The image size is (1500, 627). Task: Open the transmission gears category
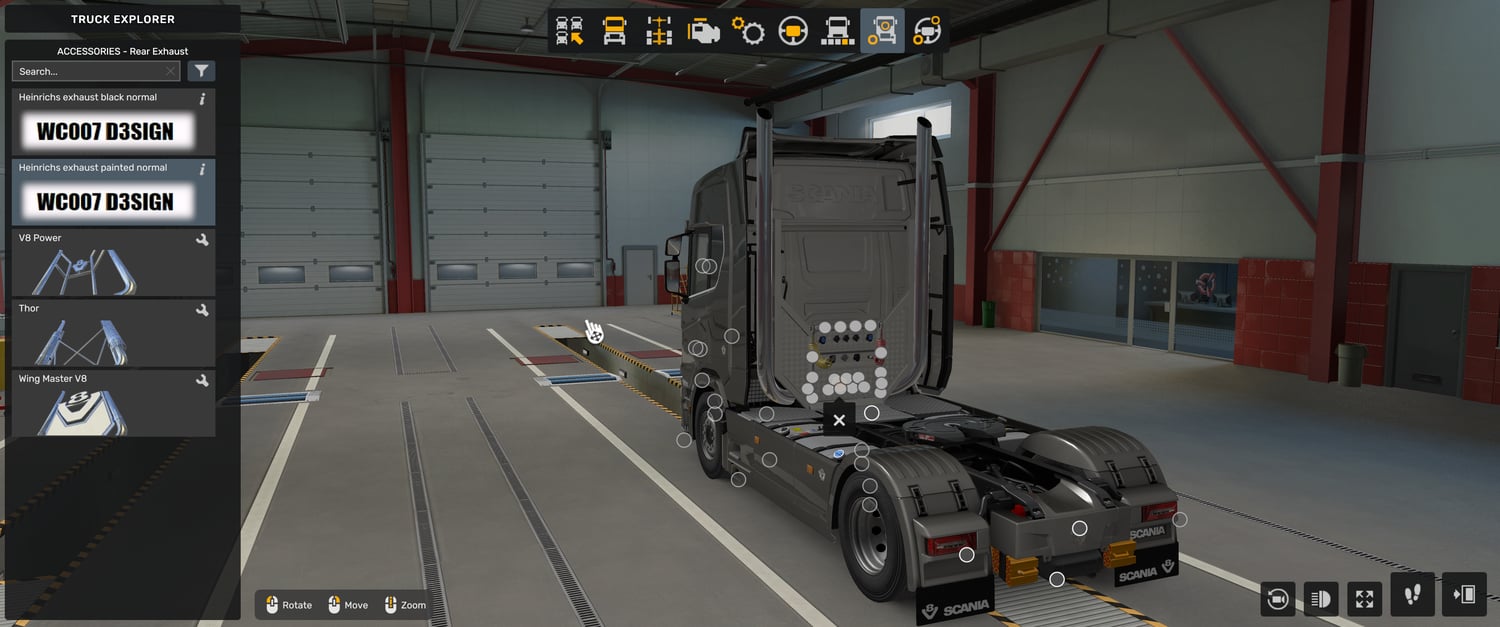(748, 31)
